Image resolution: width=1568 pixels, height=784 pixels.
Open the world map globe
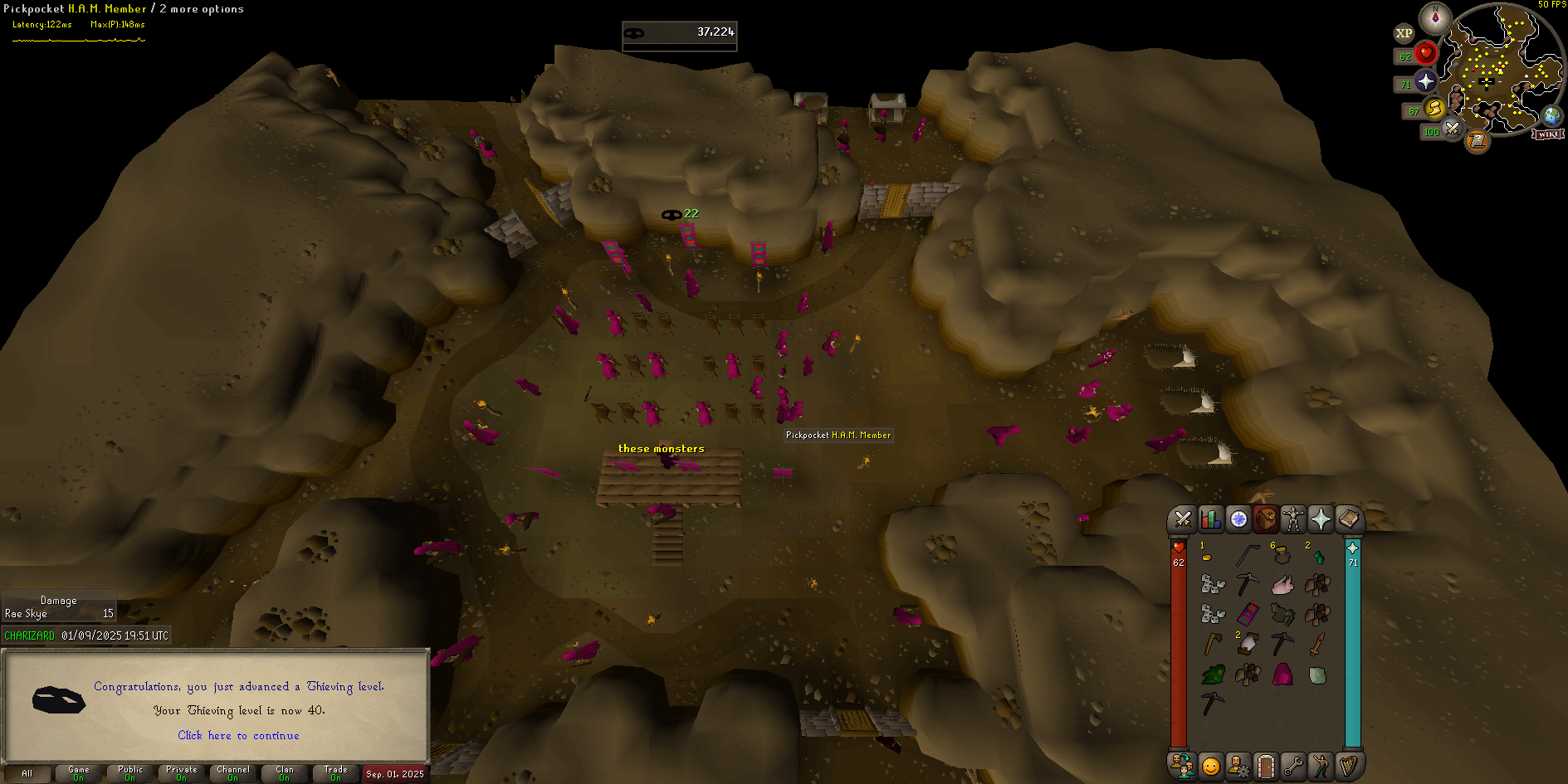(x=1551, y=115)
